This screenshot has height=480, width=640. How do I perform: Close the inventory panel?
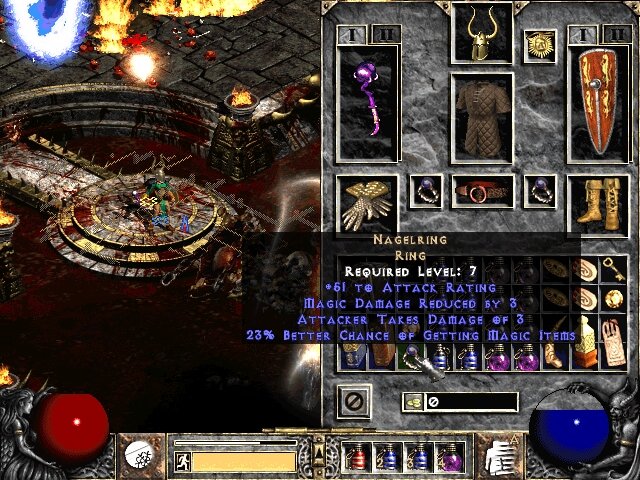point(353,401)
